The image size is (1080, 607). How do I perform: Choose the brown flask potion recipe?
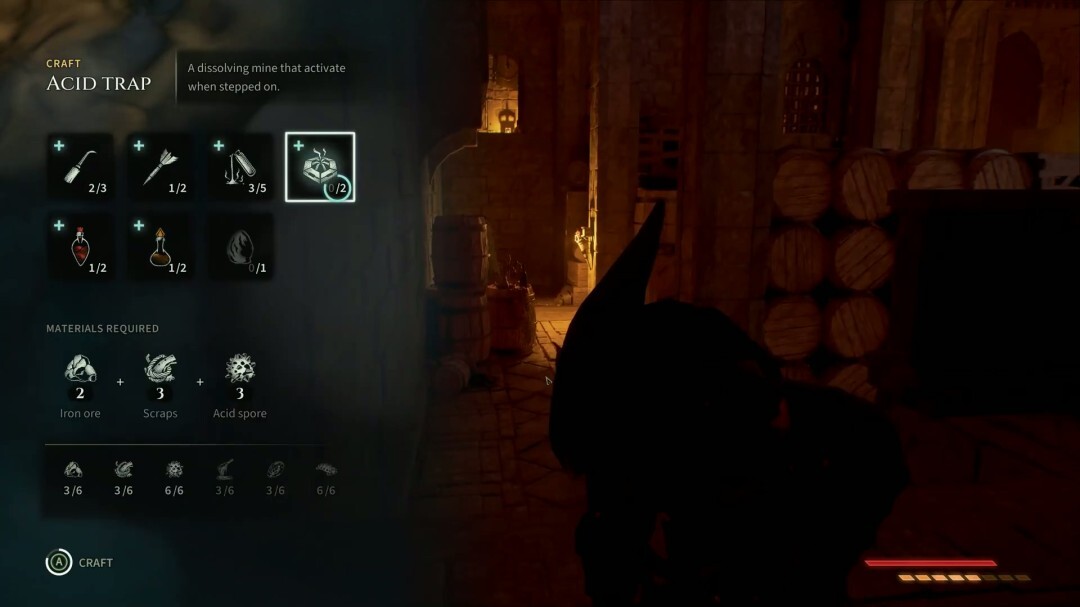click(160, 246)
